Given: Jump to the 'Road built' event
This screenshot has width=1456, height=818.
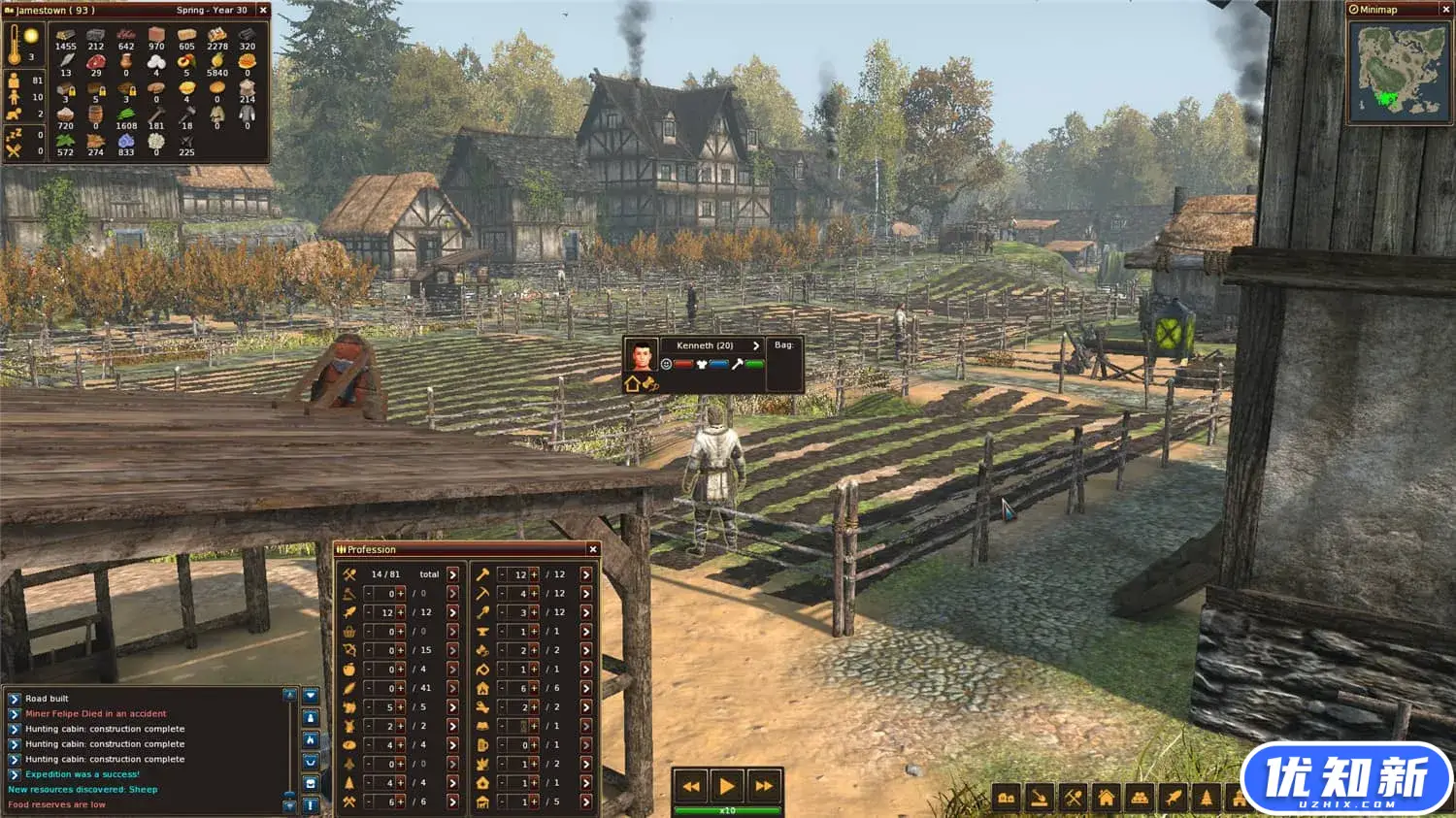Looking at the screenshot, I should 15,699.
